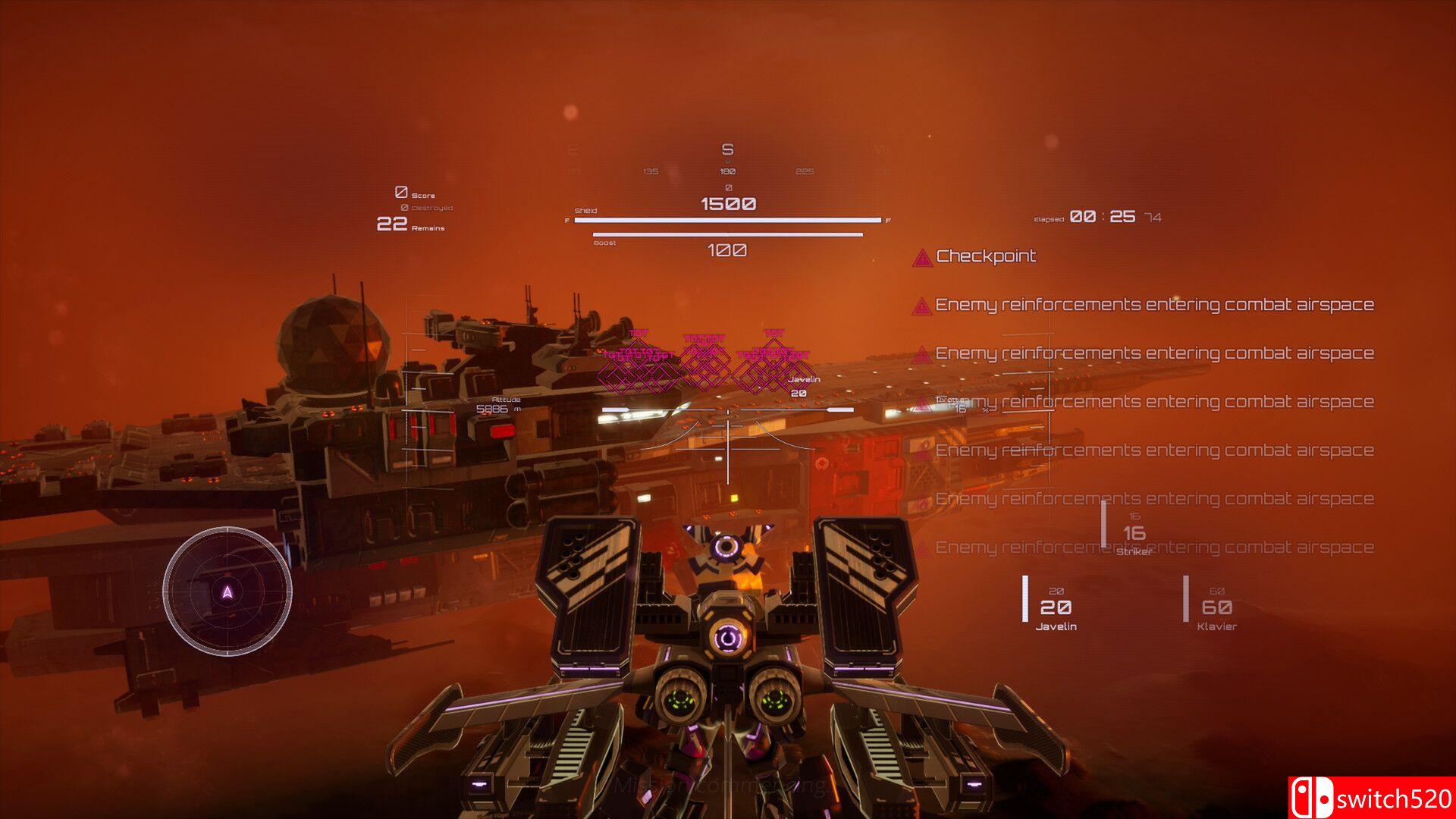Open the switch520 watermark logo
This screenshot has height=819, width=1456.
(x=1371, y=798)
